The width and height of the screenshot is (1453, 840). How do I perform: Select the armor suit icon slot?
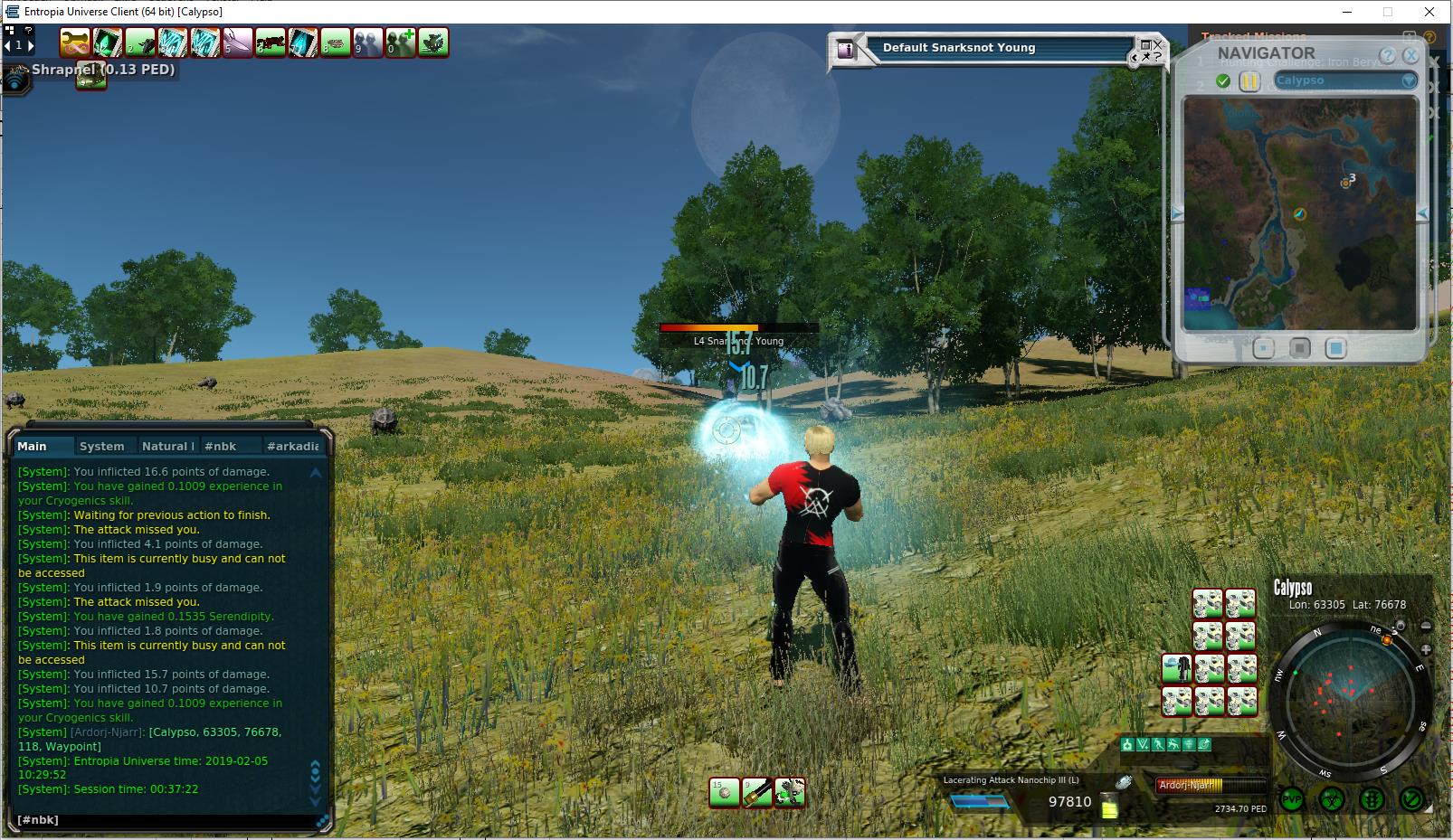(x=1176, y=669)
